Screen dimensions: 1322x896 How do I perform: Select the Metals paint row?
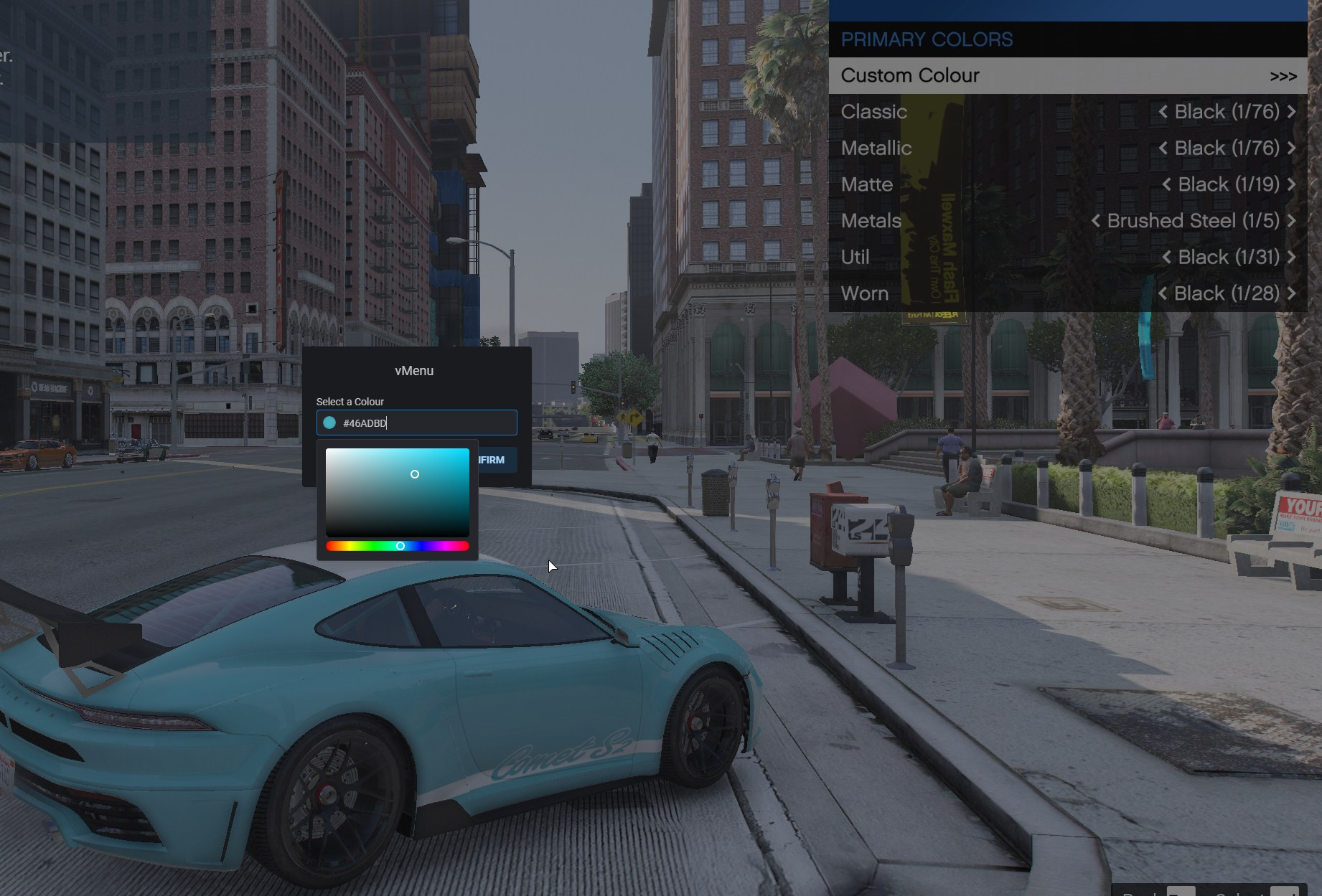[x=871, y=221]
